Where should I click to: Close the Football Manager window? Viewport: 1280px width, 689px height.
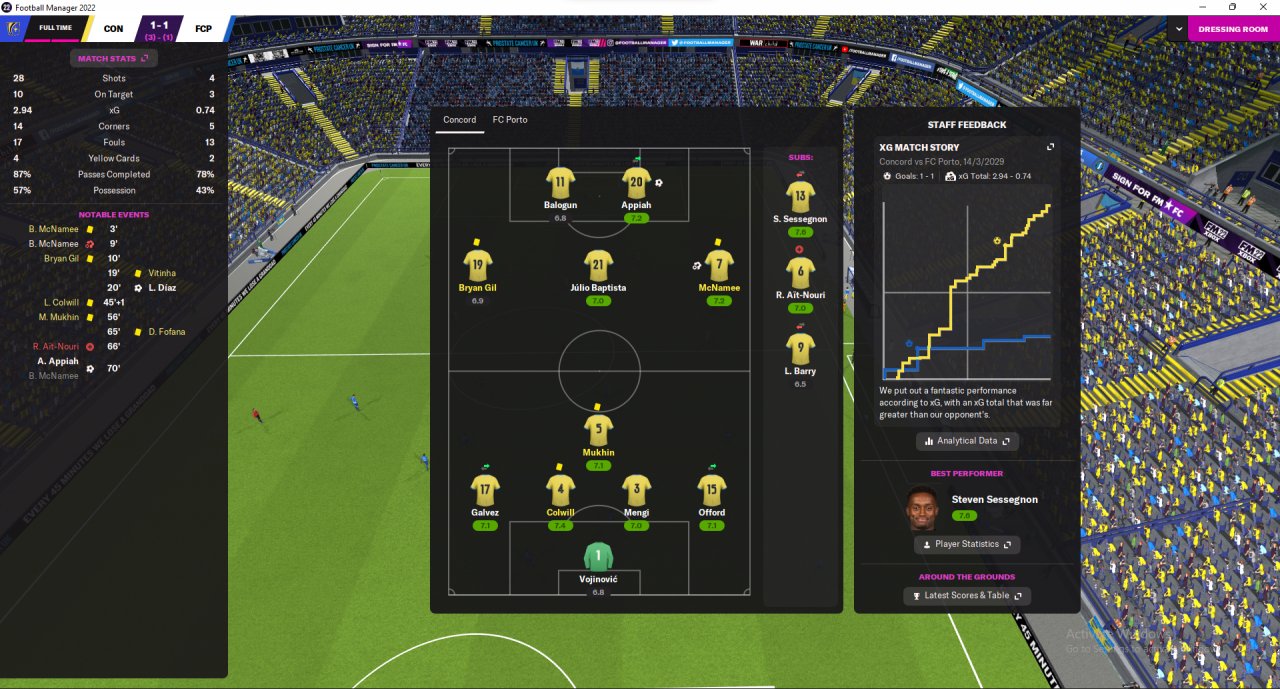1260,7
